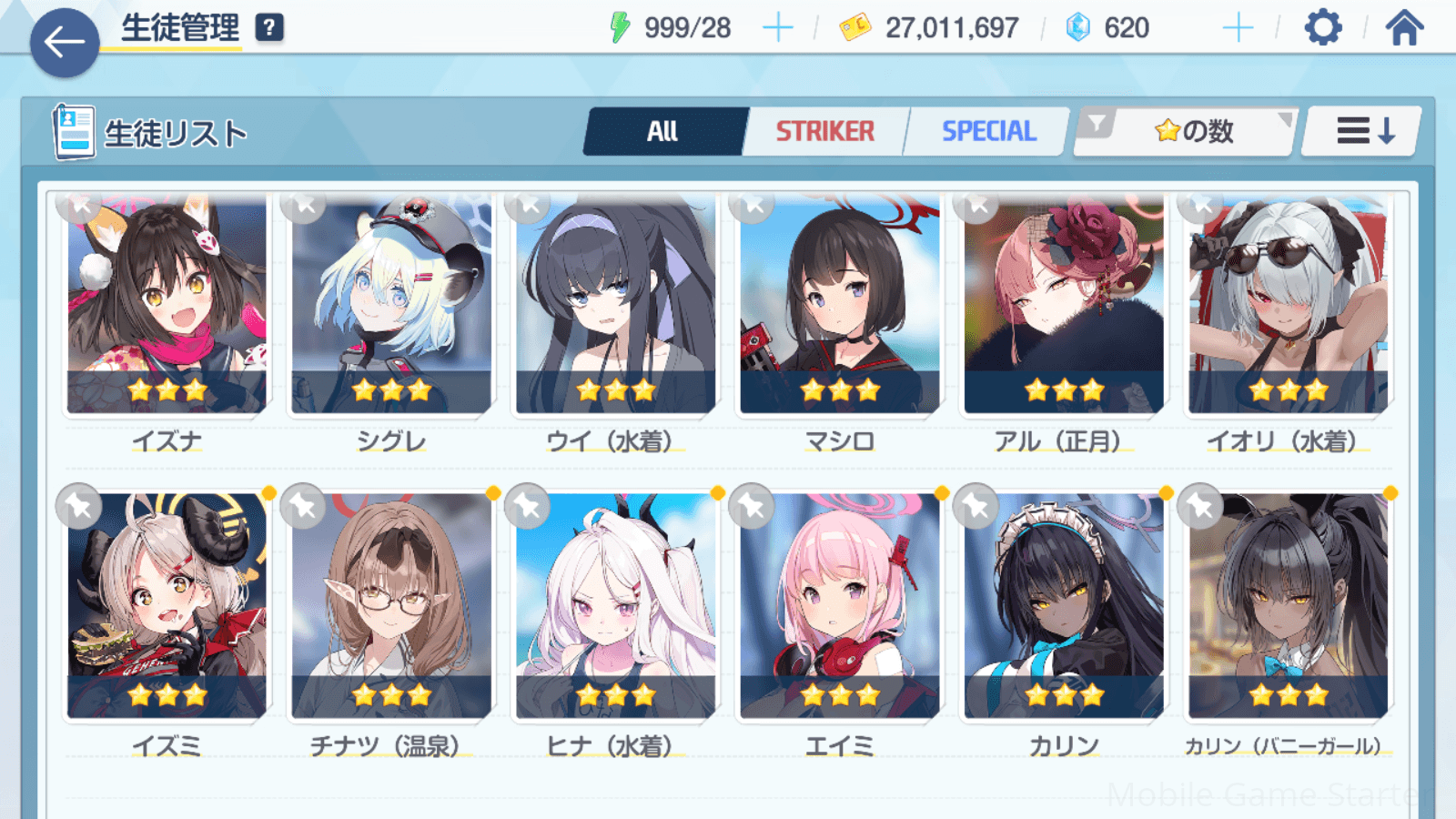Open the エイミ student card

click(x=839, y=605)
